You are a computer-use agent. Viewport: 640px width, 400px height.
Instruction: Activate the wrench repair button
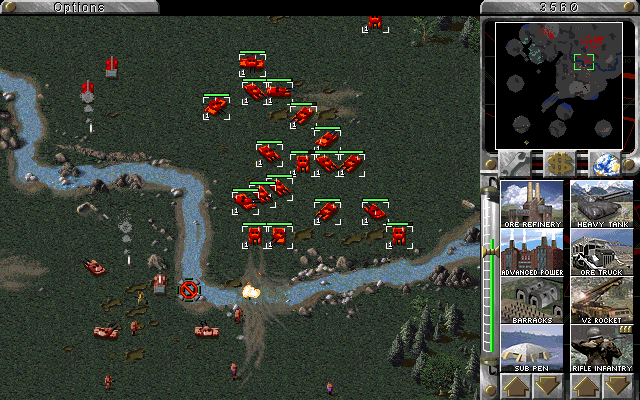click(x=517, y=162)
